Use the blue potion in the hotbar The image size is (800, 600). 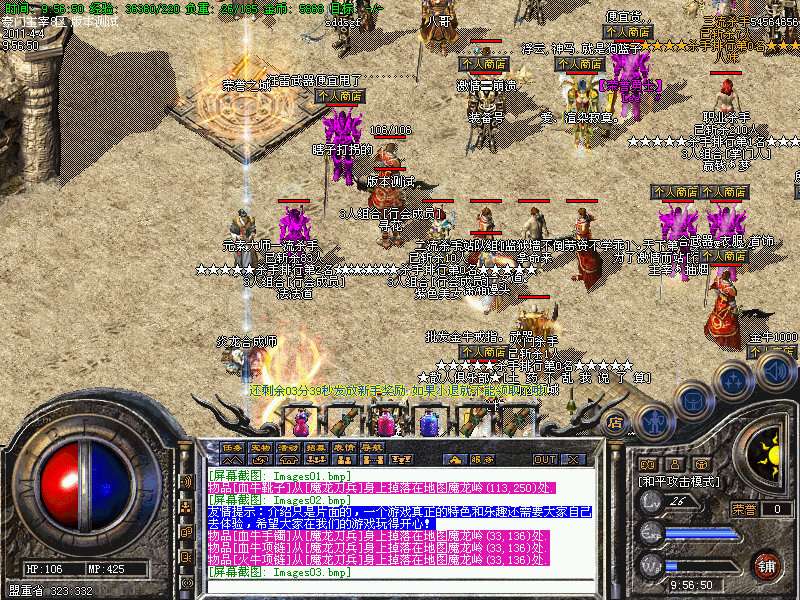coord(432,422)
